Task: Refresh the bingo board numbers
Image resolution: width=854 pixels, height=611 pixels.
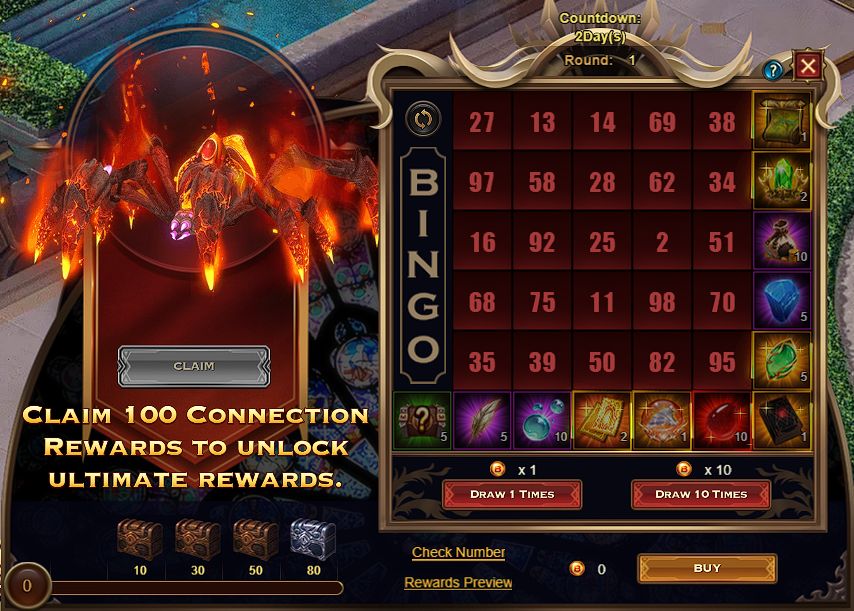Action: [422, 119]
